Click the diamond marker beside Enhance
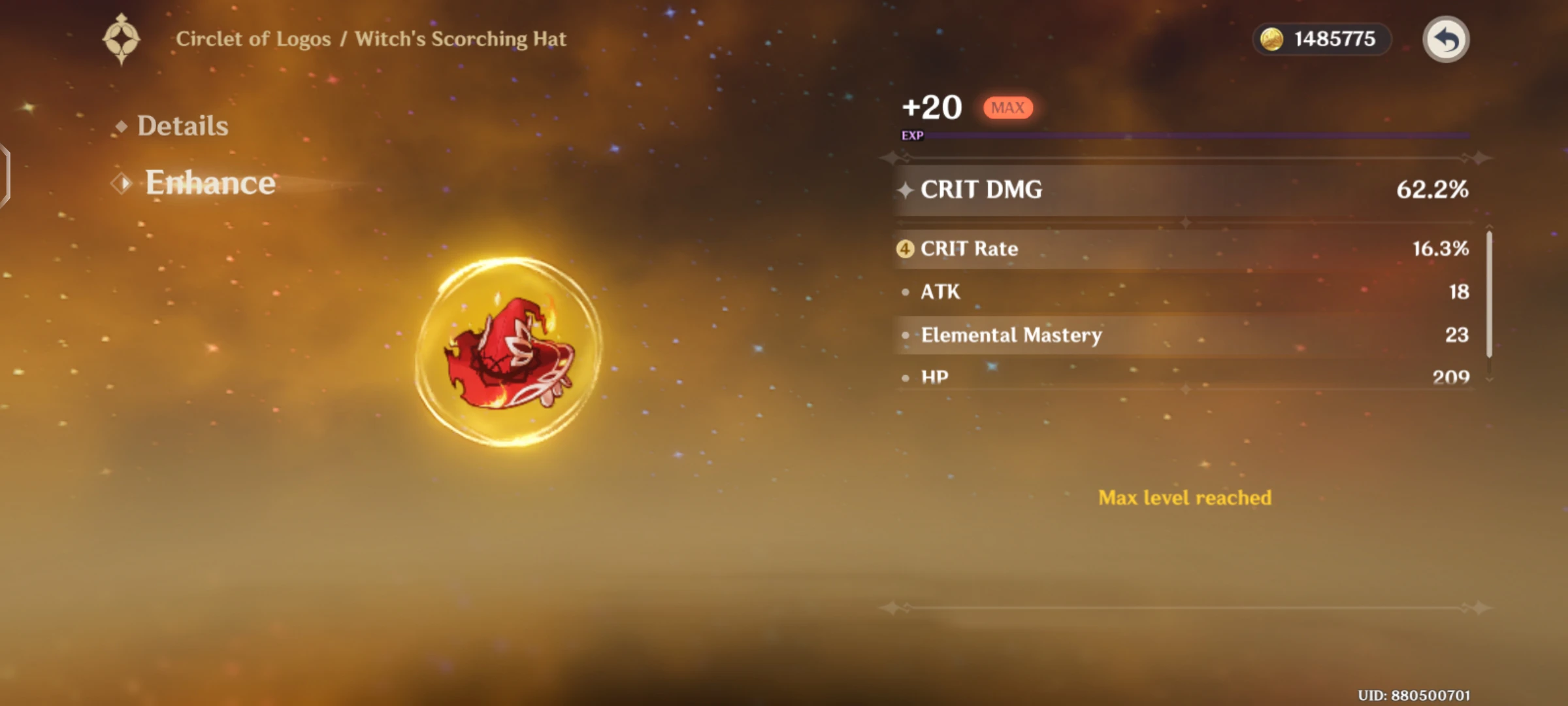This screenshot has width=1568, height=706. 122,183
